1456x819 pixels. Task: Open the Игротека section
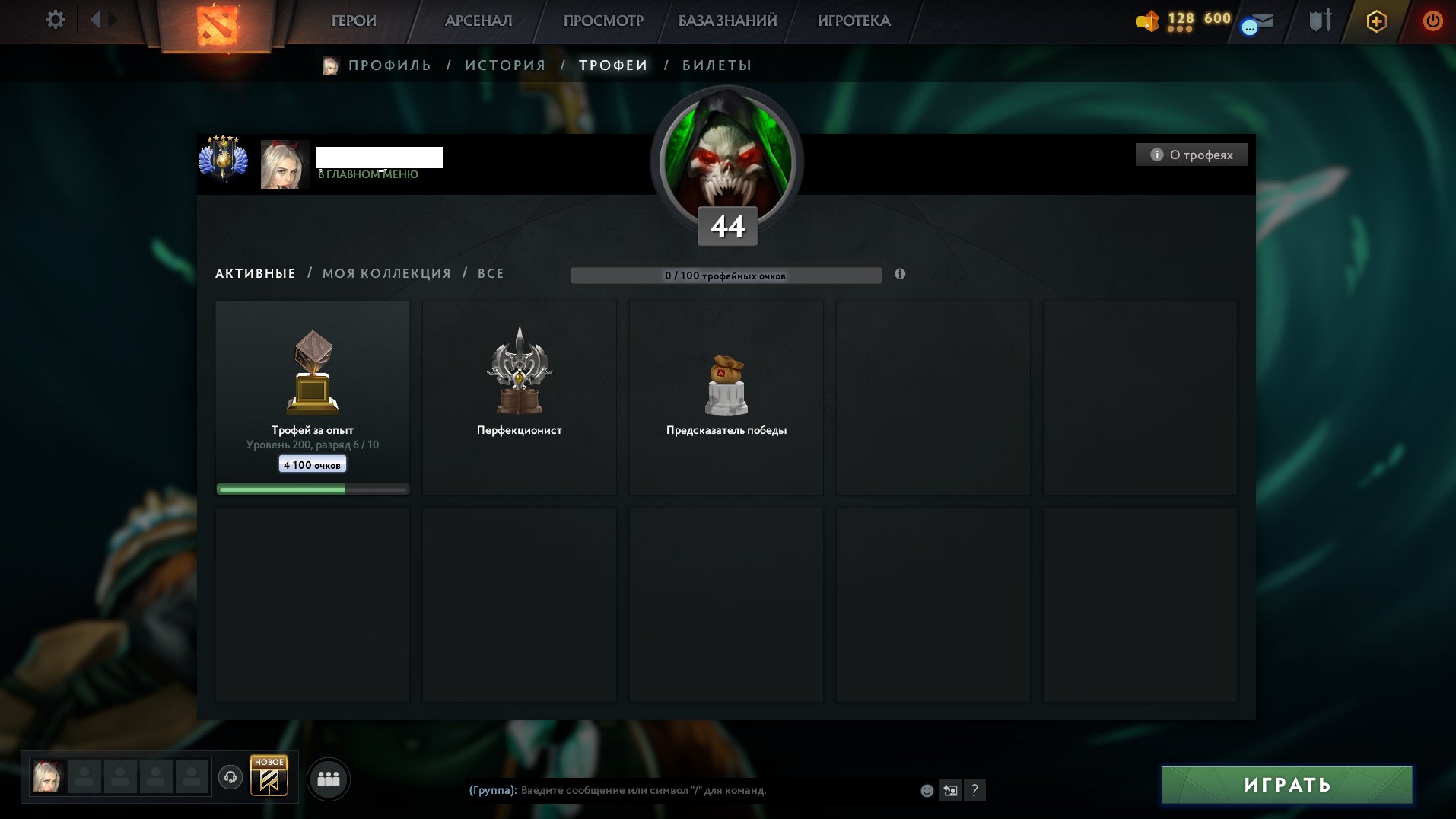854,21
